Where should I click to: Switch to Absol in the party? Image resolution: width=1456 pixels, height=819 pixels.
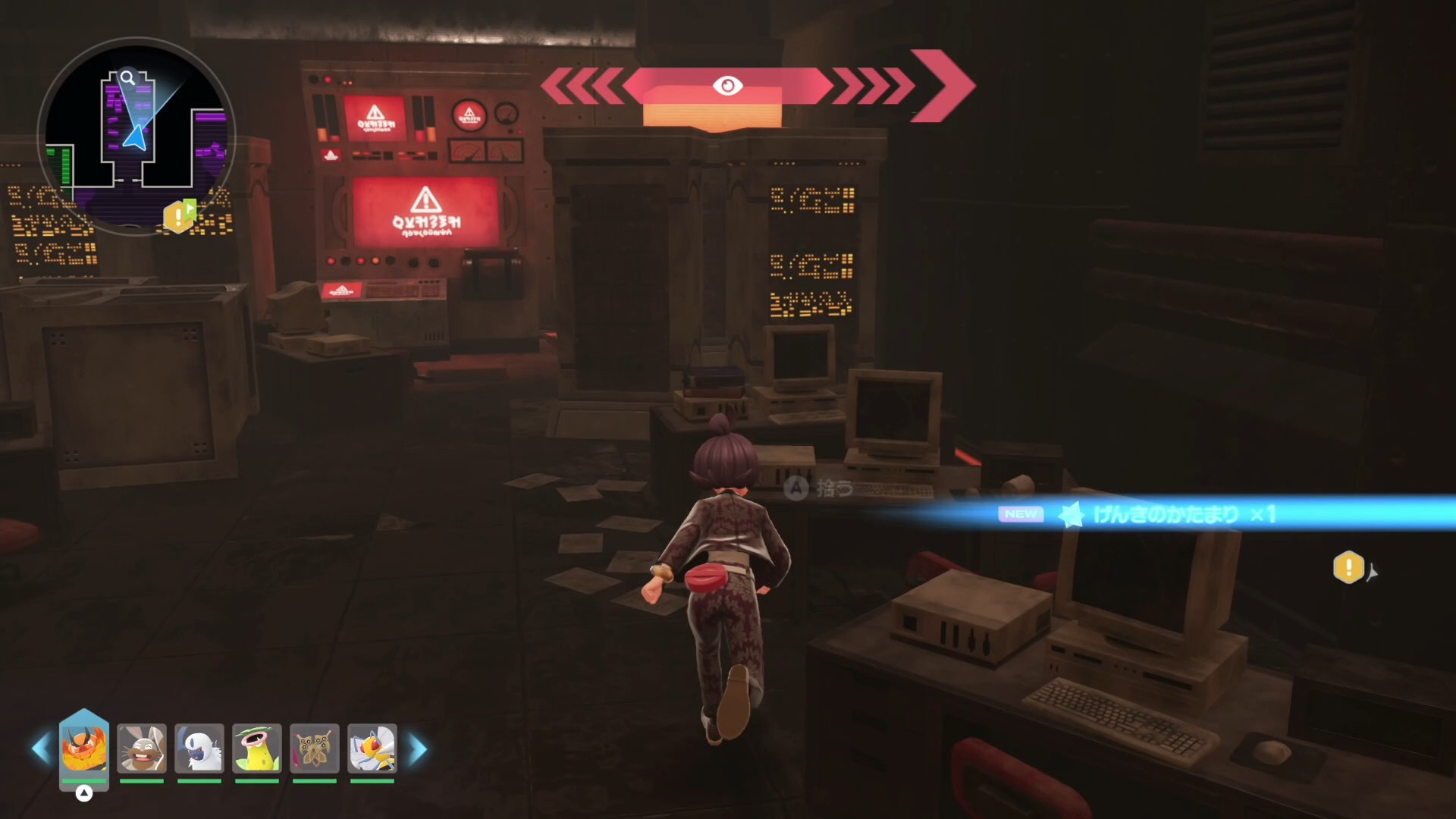(x=199, y=748)
